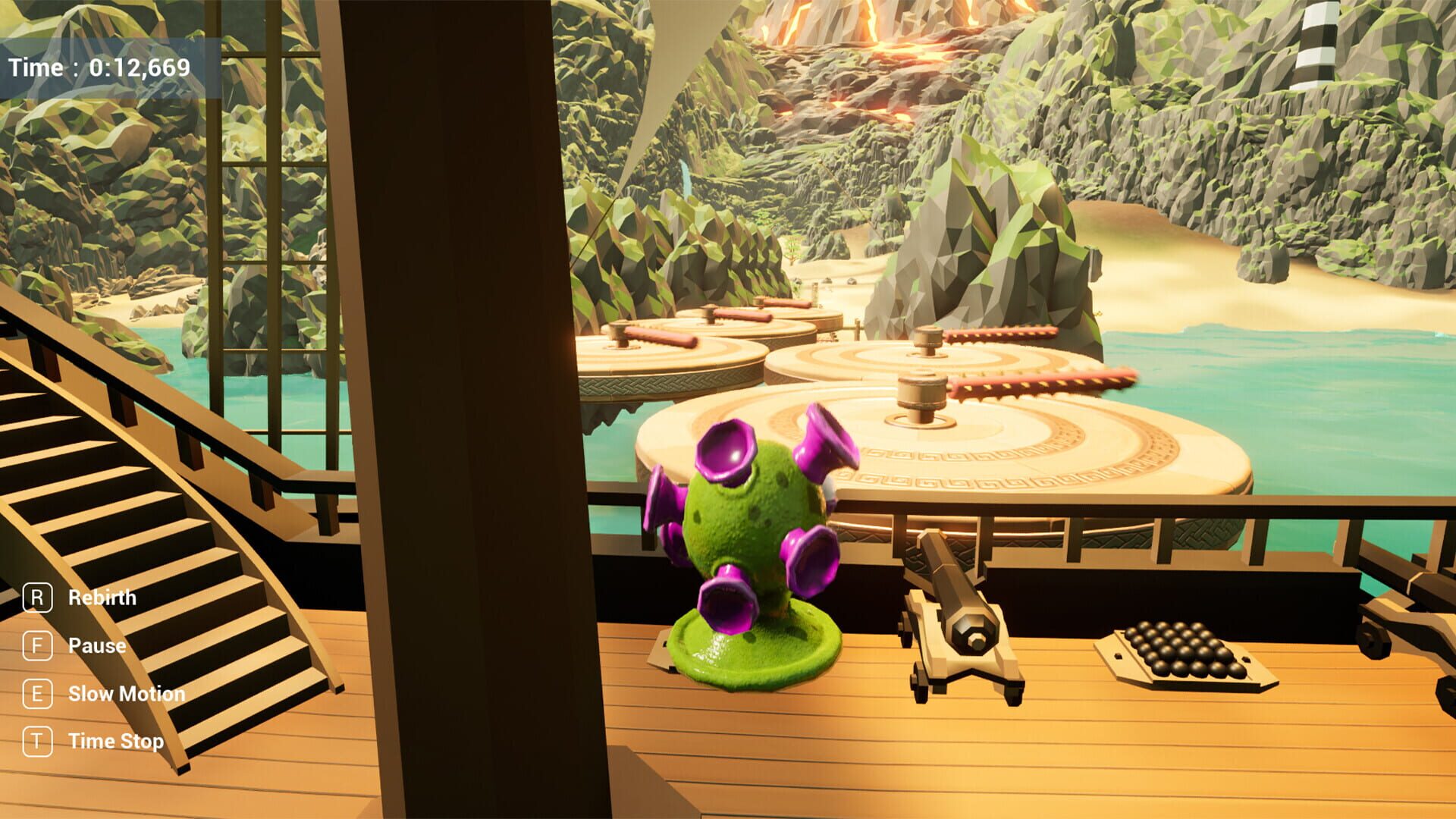Enable Slow Motion mode

pos(126,693)
